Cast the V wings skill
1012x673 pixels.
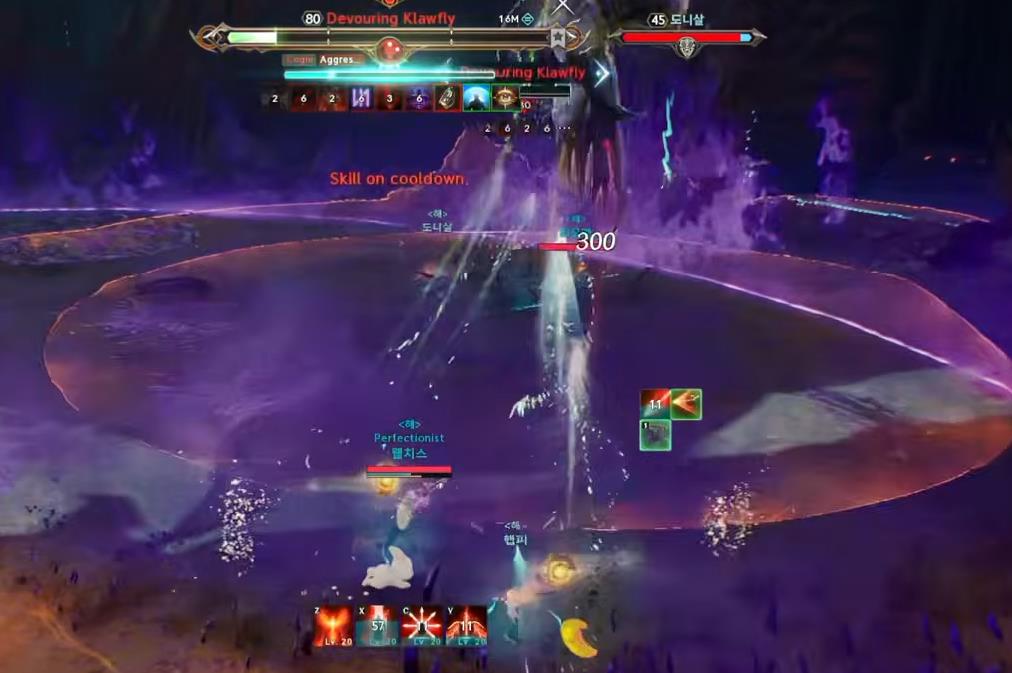tap(466, 626)
